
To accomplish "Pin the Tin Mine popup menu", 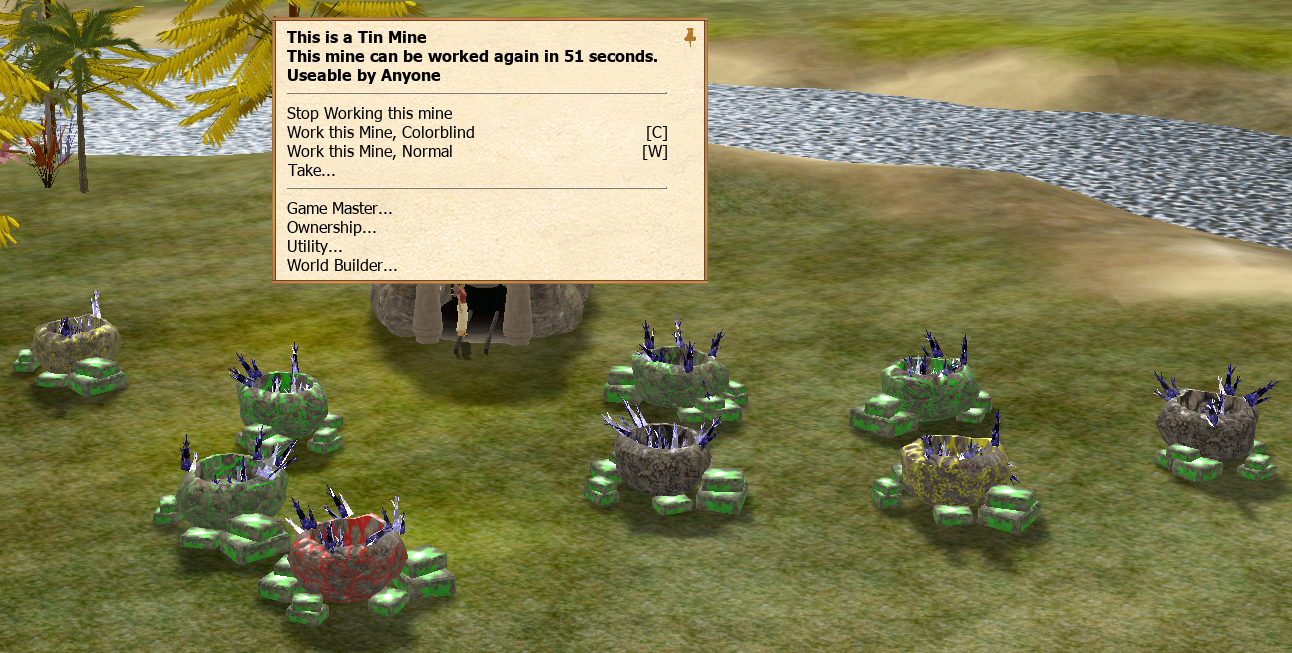I will [690, 38].
